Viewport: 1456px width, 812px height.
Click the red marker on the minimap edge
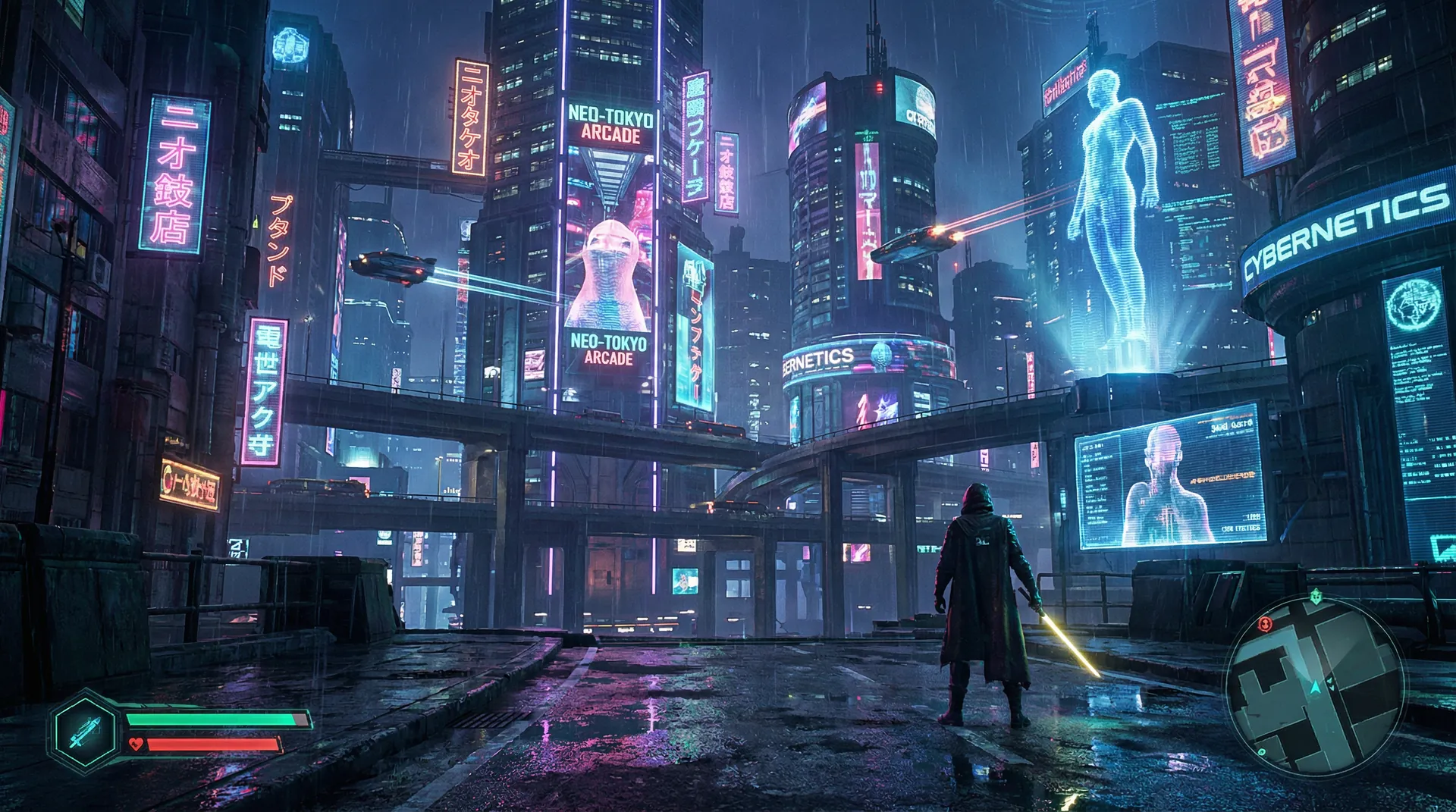[1264, 624]
